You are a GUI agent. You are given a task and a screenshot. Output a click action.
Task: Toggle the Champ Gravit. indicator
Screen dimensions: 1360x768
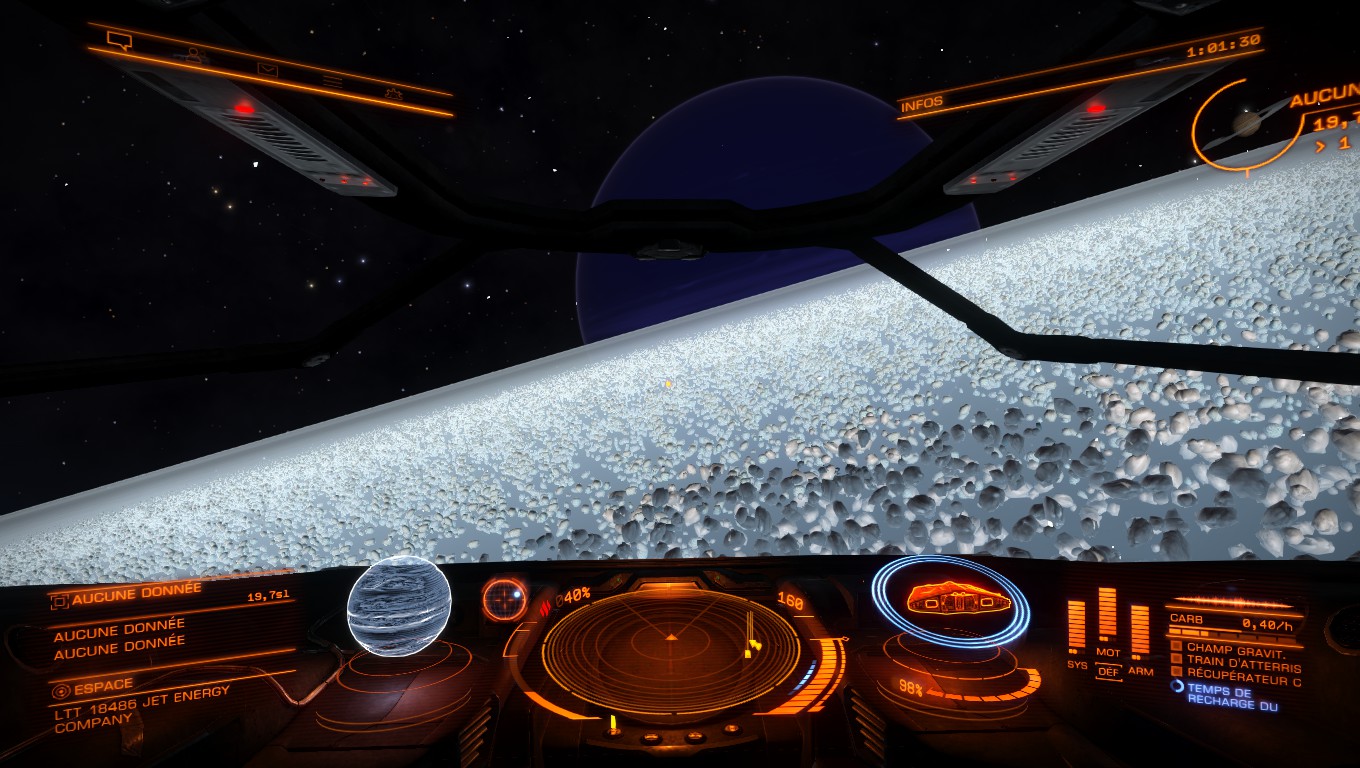click(x=1236, y=648)
